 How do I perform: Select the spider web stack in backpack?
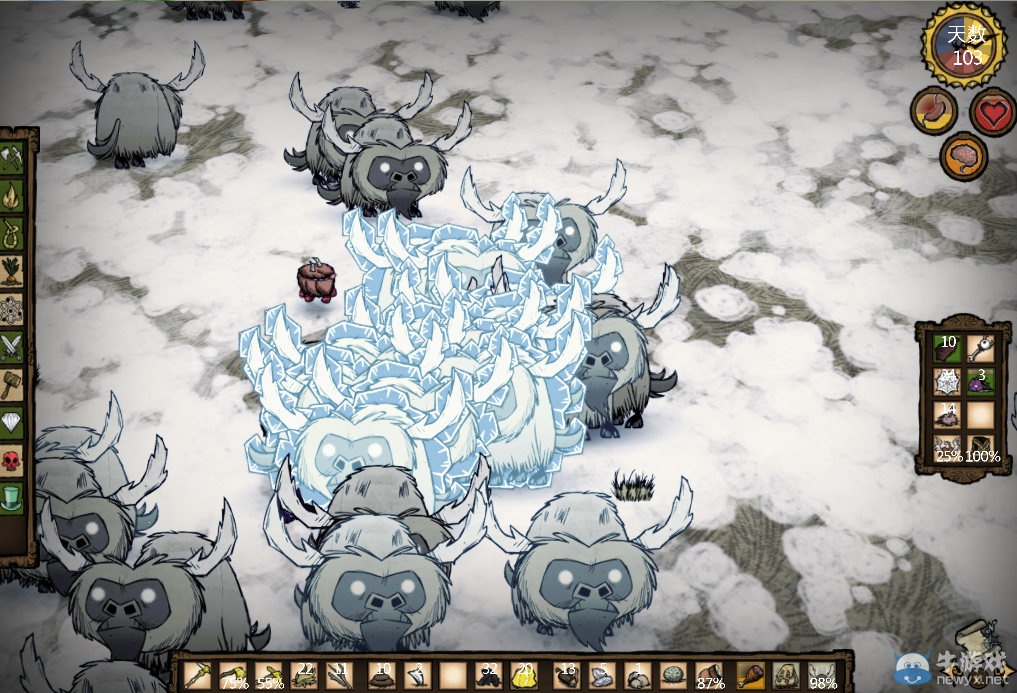[x=947, y=381]
